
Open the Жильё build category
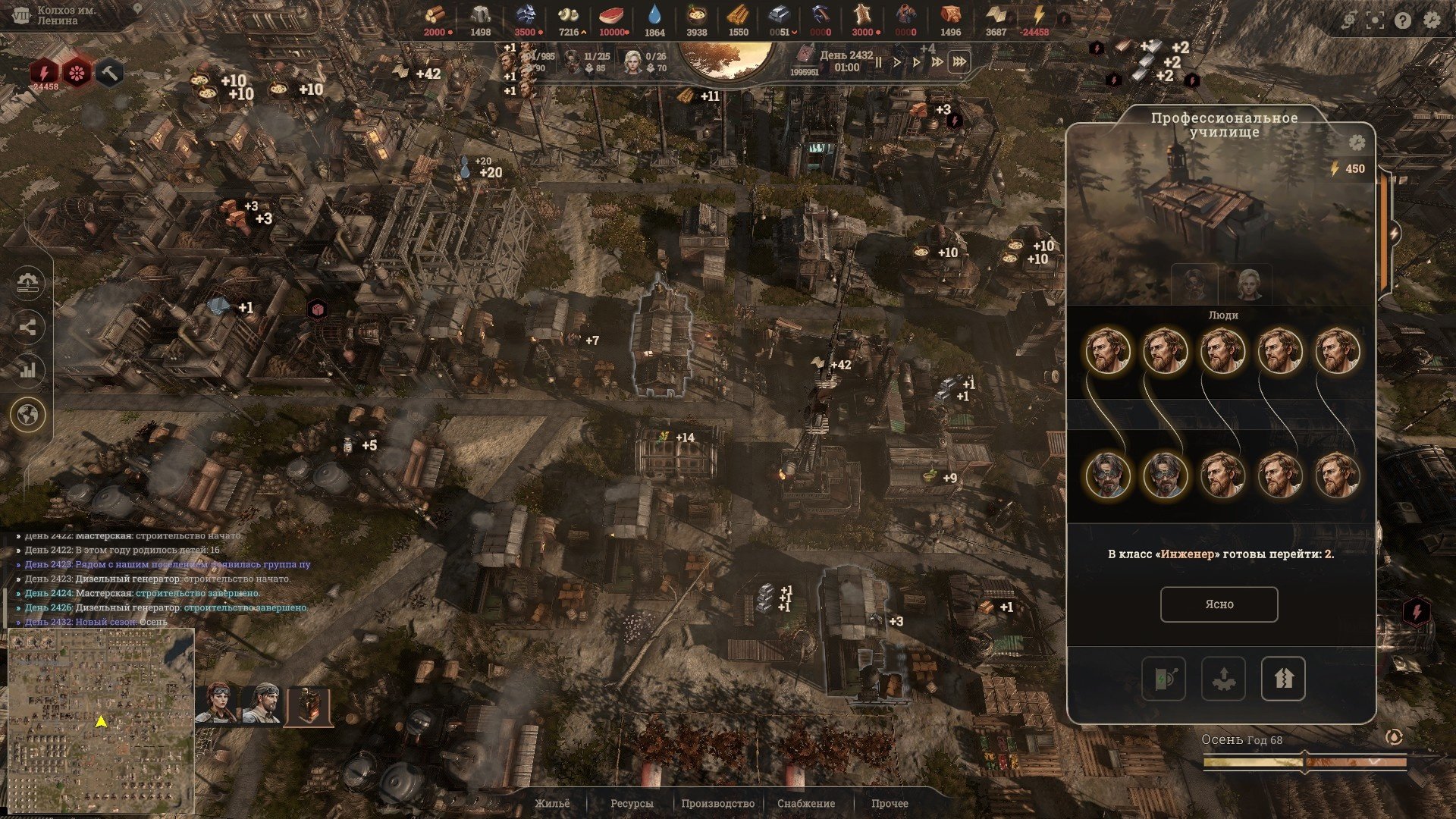coord(551,803)
